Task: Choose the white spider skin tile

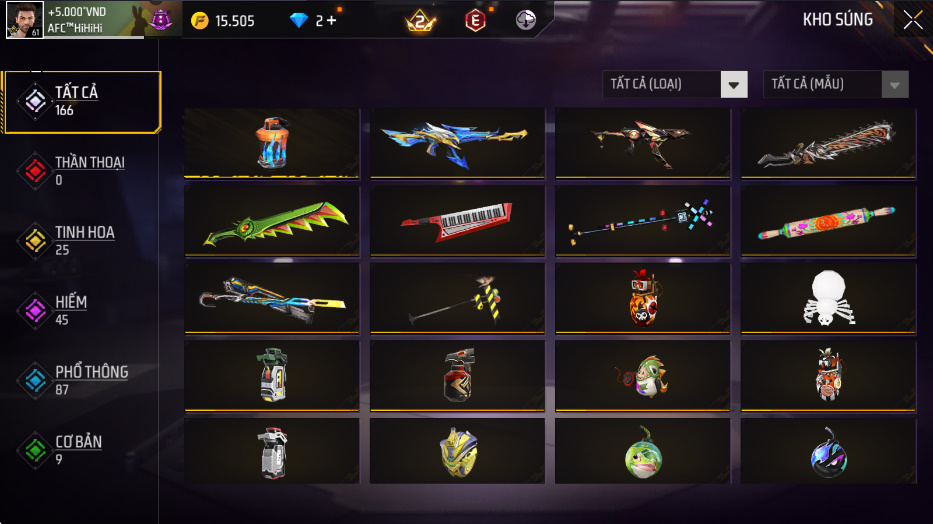Action: (x=828, y=297)
